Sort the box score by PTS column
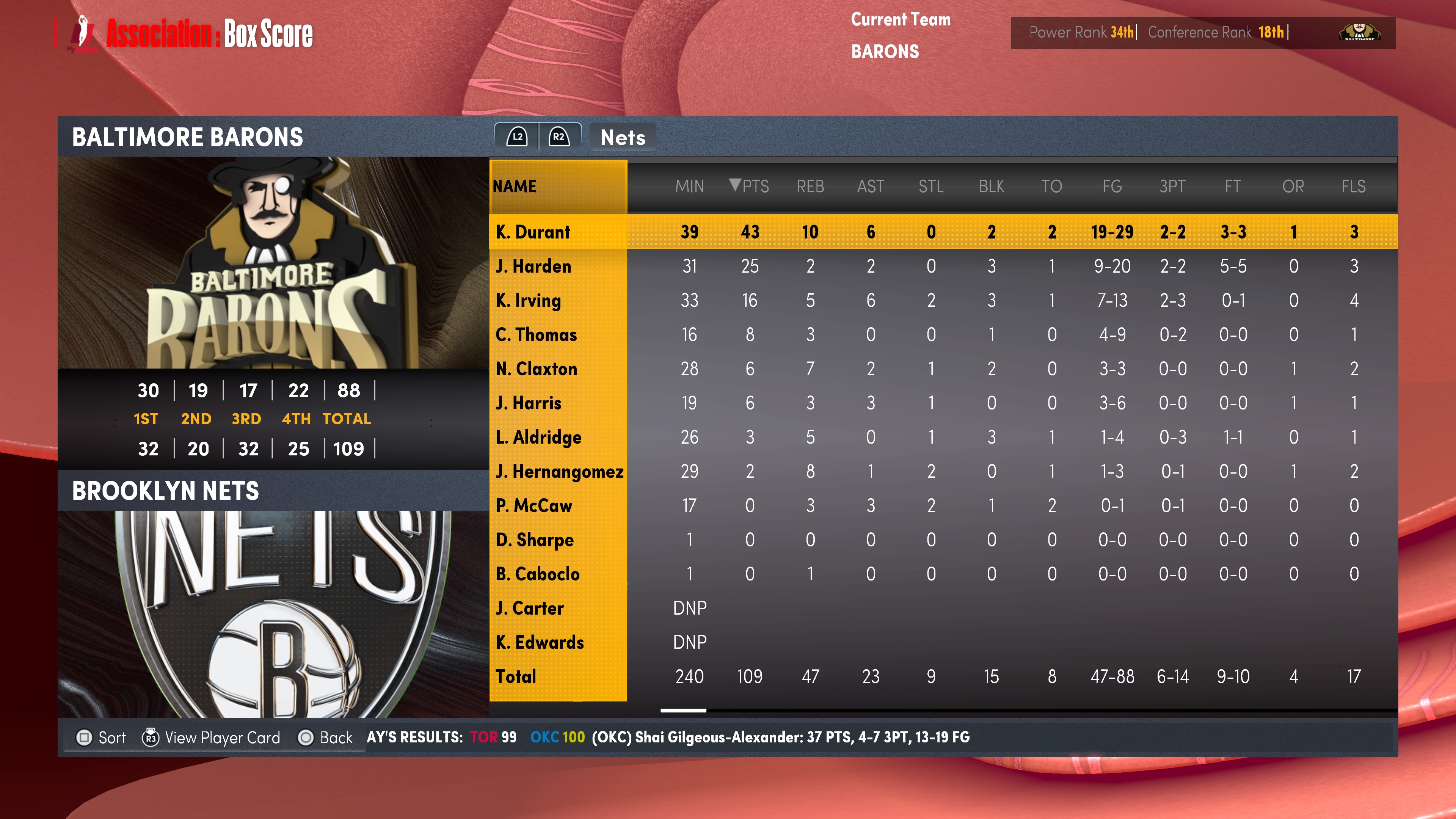Image resolution: width=1456 pixels, height=819 pixels. coord(750,186)
